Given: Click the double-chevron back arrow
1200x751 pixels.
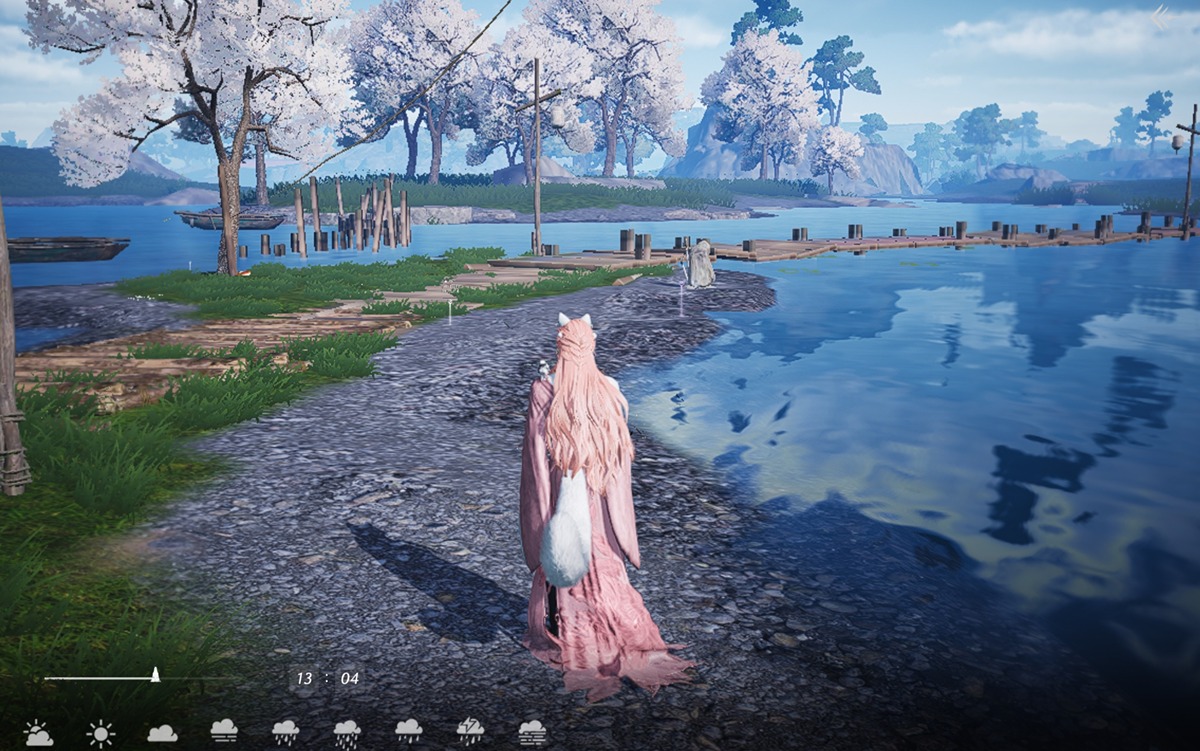Looking at the screenshot, I should (x=1160, y=17).
